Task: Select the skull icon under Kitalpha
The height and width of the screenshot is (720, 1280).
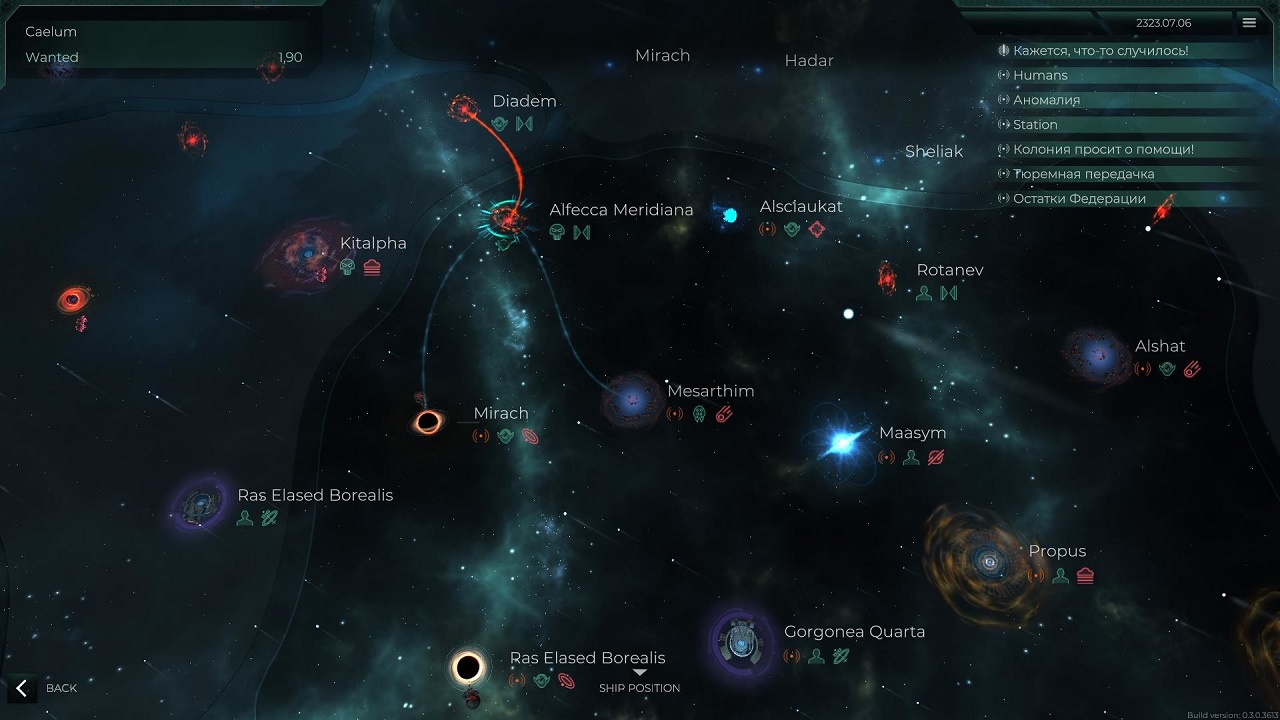Action: [350, 267]
